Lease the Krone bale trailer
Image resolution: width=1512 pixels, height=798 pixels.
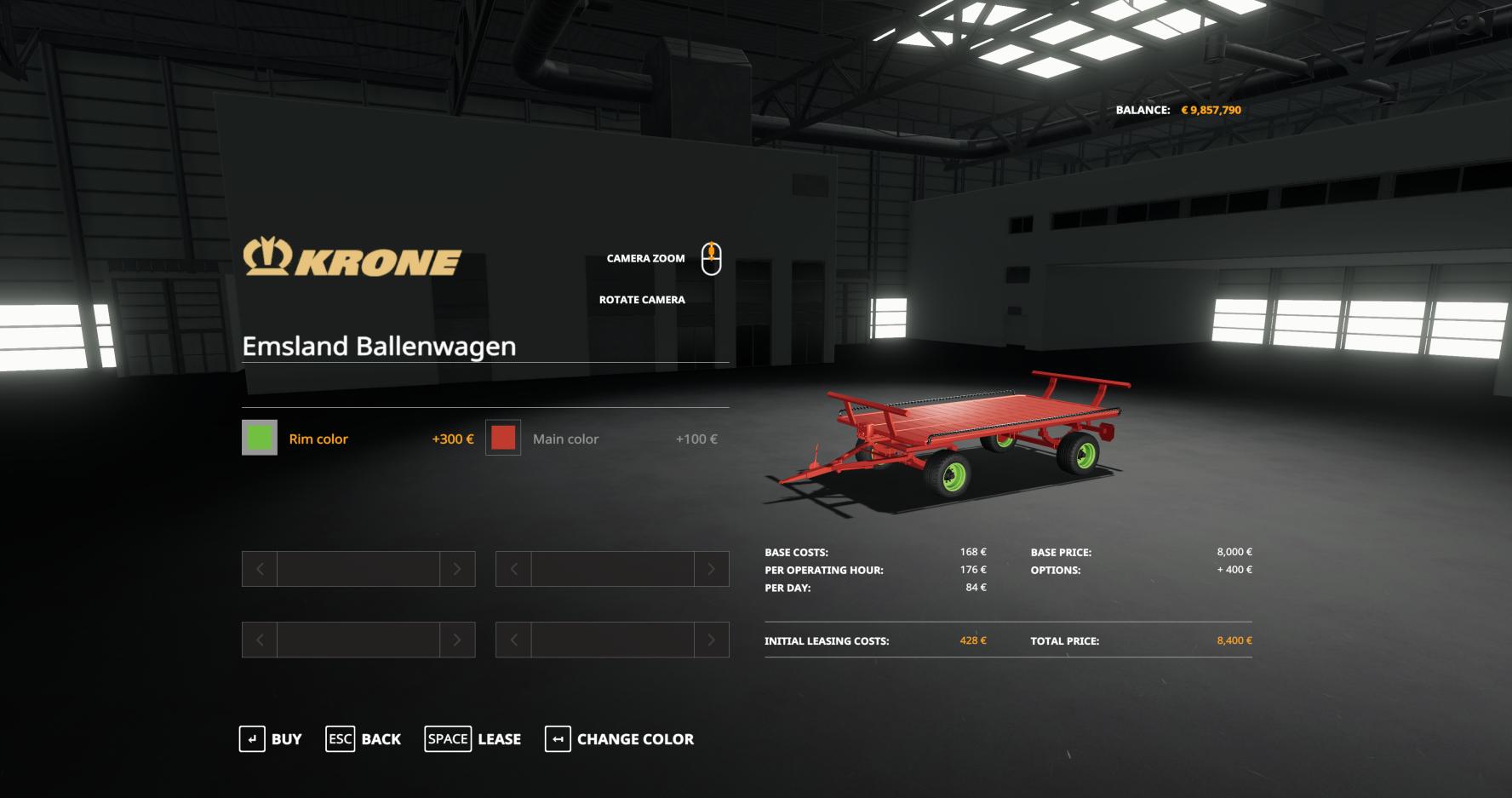coord(473,739)
